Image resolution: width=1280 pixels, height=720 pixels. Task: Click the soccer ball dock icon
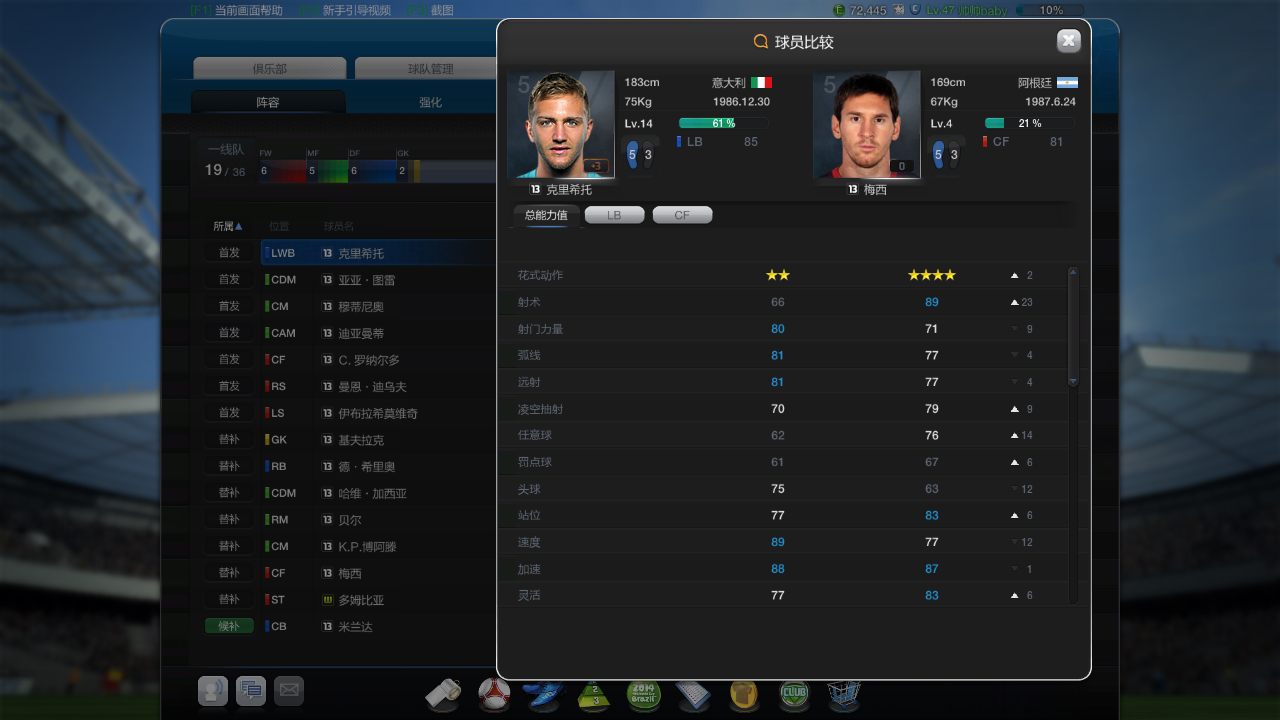pos(494,693)
